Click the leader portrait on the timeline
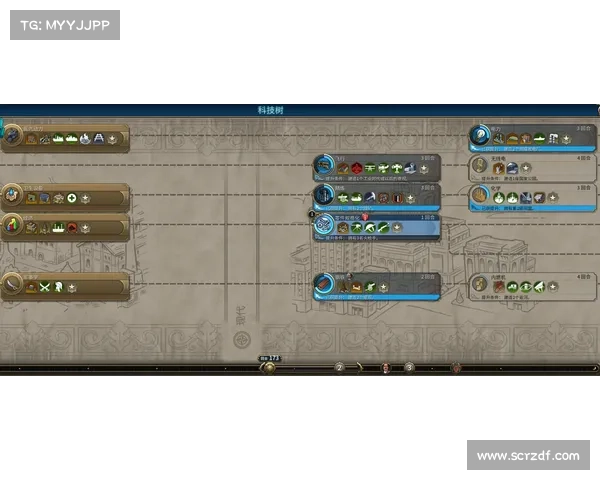The width and height of the screenshot is (600, 480). (x=386, y=368)
